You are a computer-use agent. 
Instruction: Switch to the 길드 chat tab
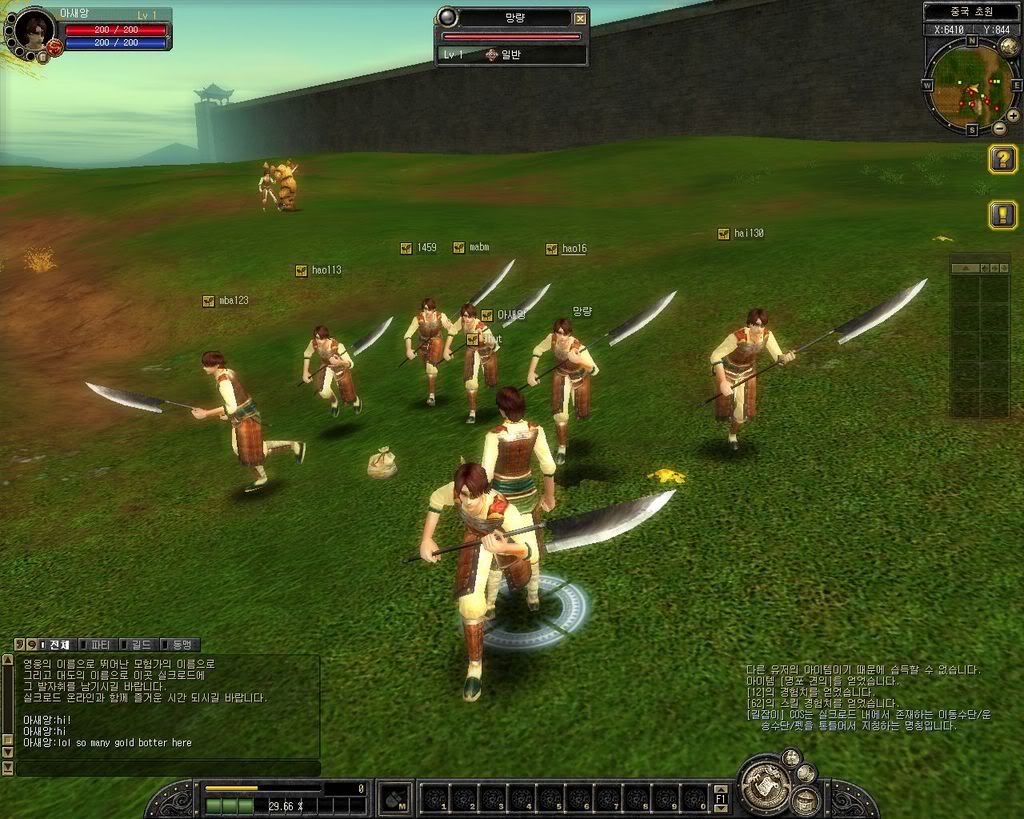click(139, 645)
